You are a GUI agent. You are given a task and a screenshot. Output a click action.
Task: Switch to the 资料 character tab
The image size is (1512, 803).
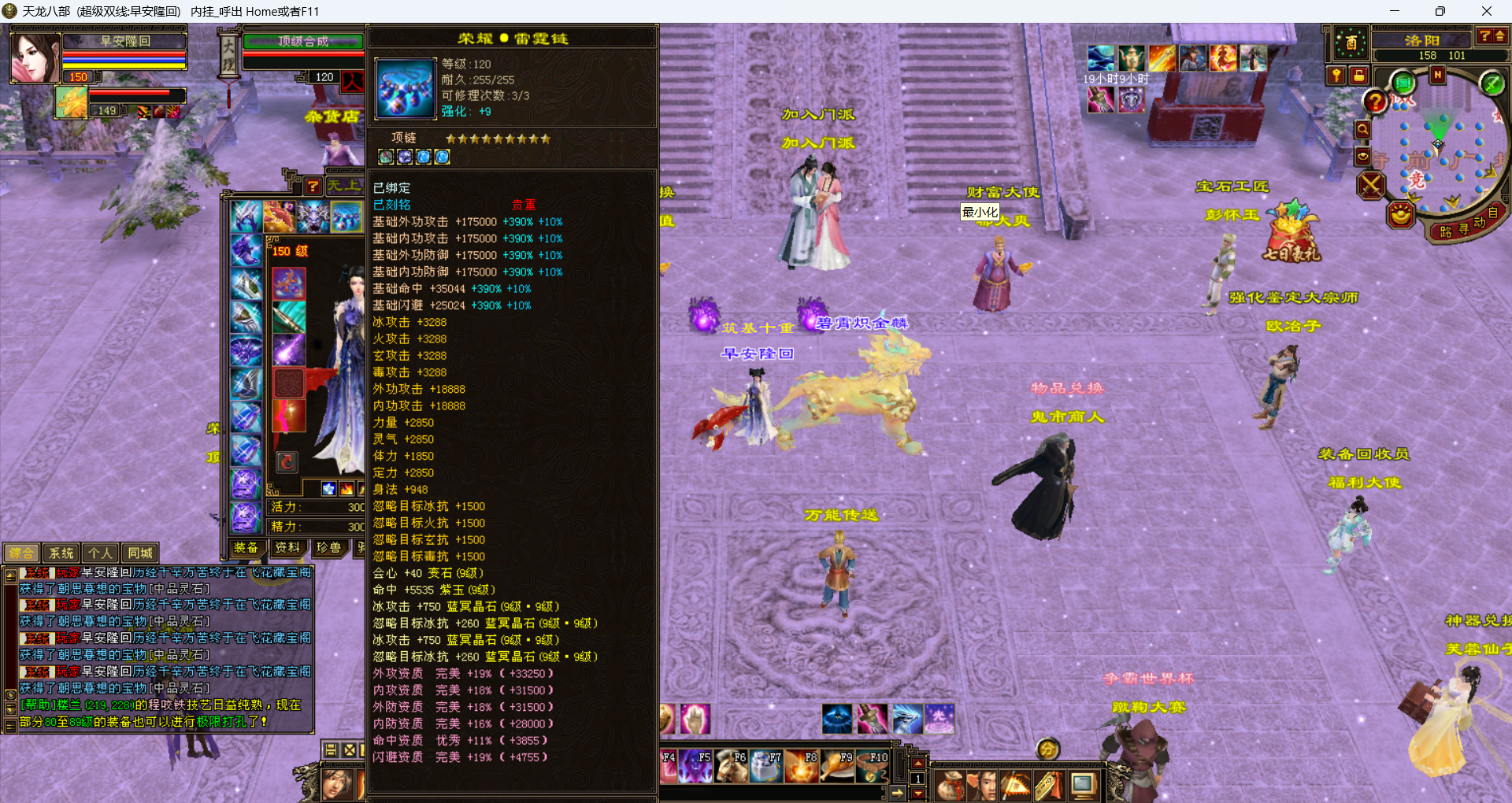click(x=287, y=548)
